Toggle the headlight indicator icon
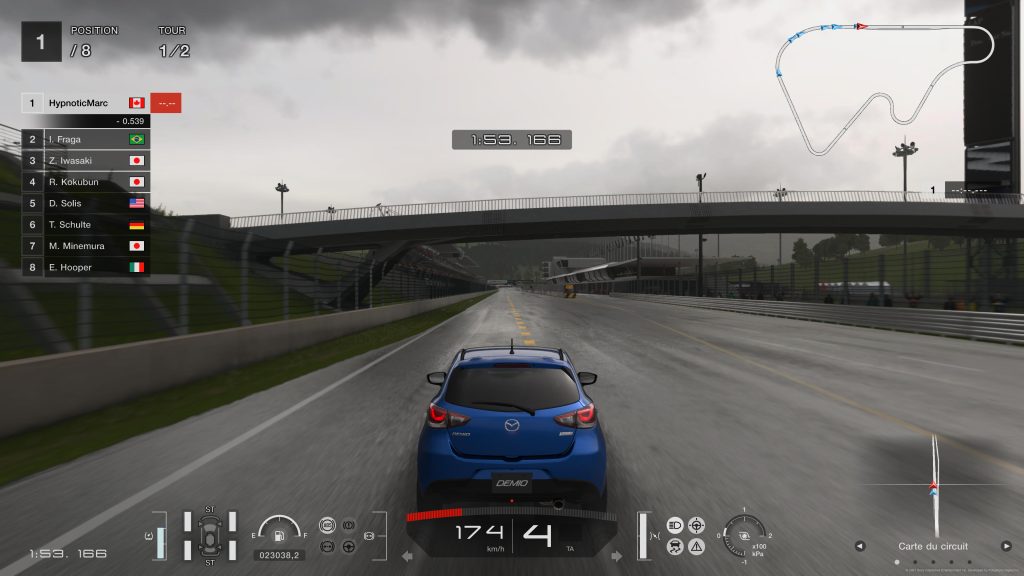This screenshot has width=1024, height=576. coord(675,524)
